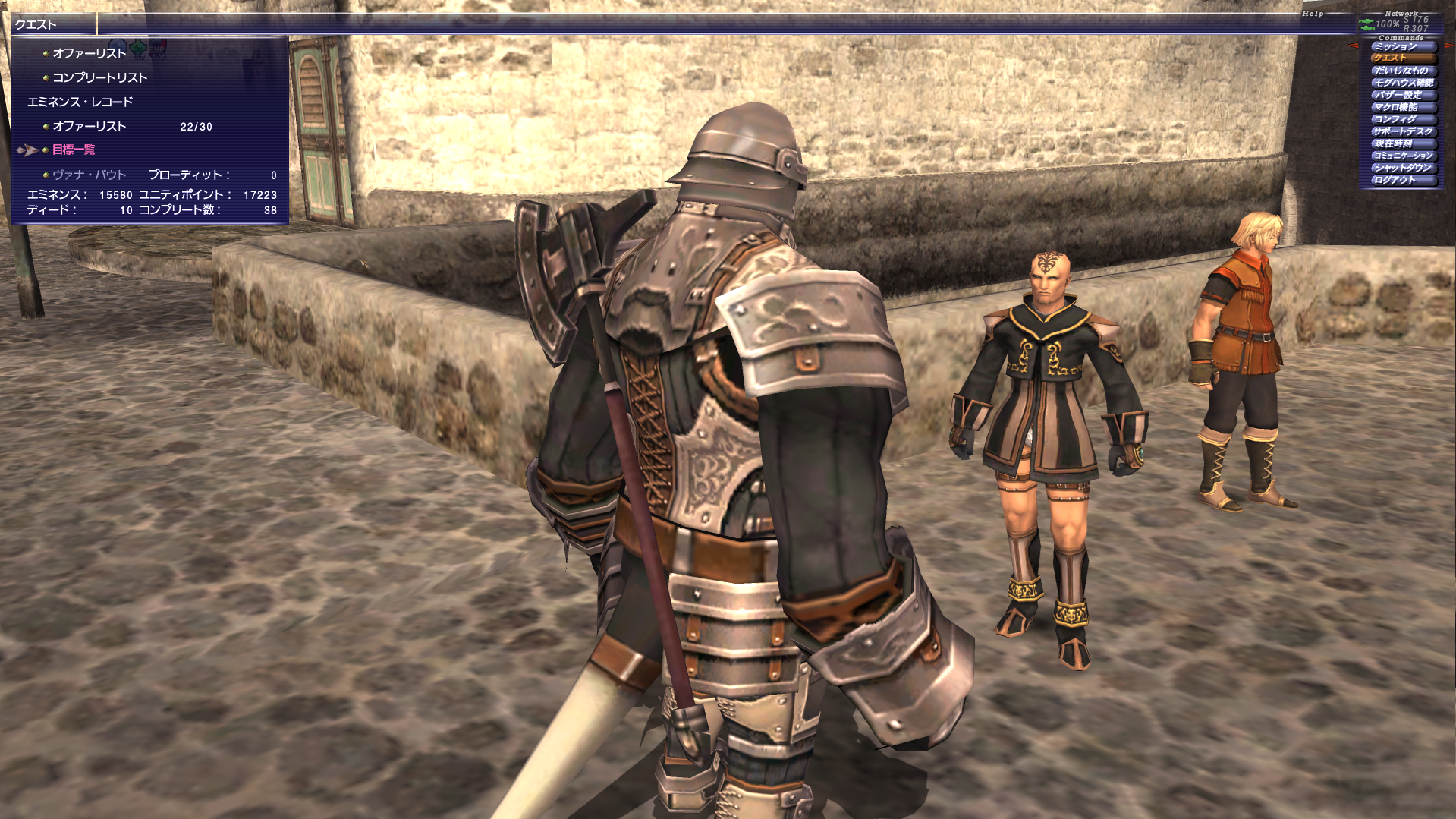Open Eminence オファーリスト showing 22/30
This screenshot has width=1456, height=819.
coord(89,127)
